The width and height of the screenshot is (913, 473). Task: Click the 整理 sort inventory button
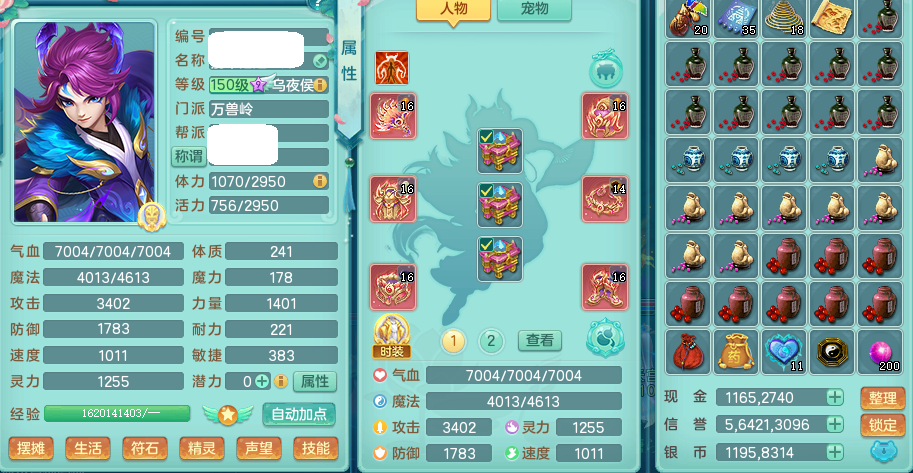[x=882, y=398]
